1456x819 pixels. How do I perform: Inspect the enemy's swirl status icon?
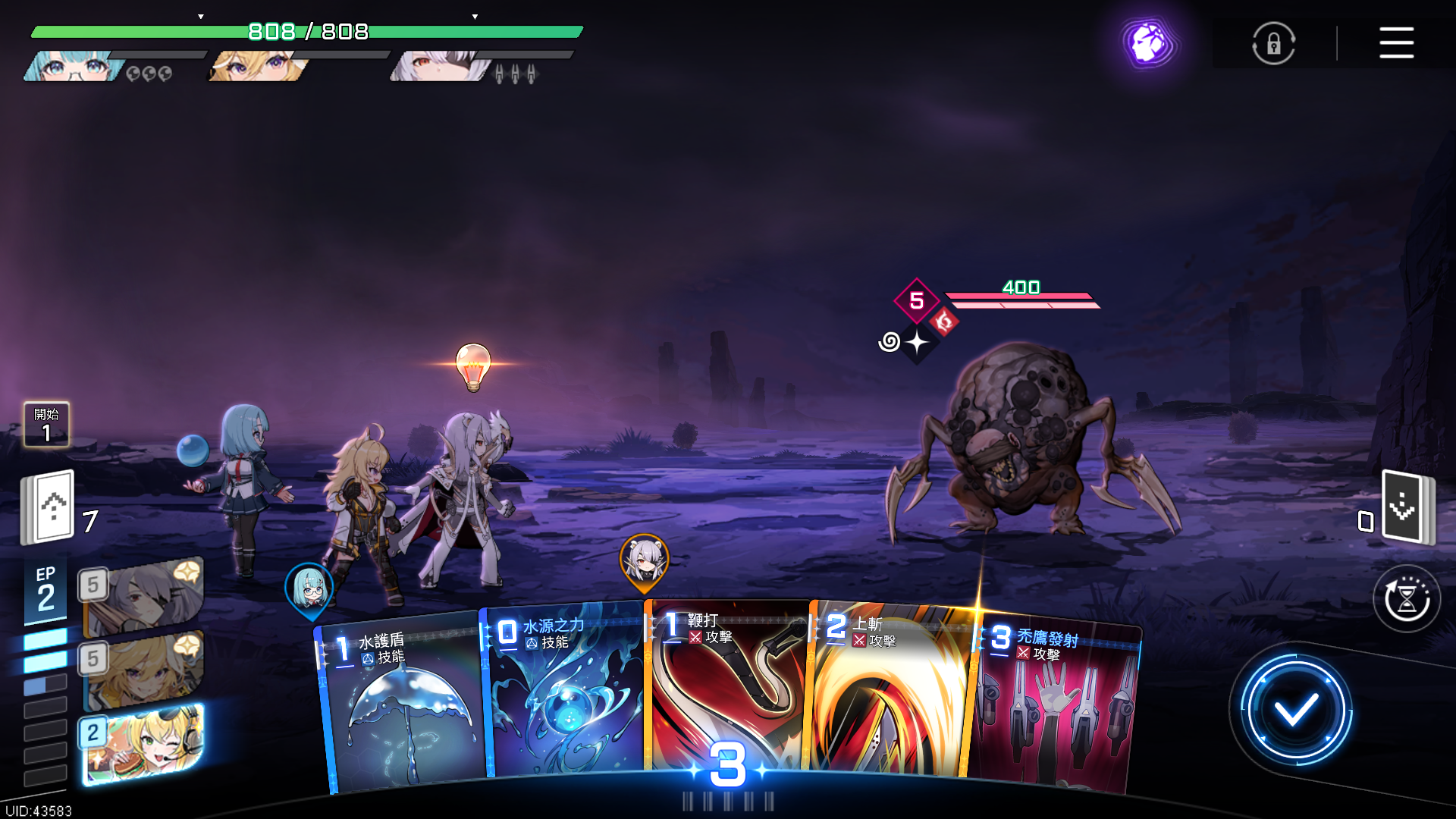click(x=890, y=342)
